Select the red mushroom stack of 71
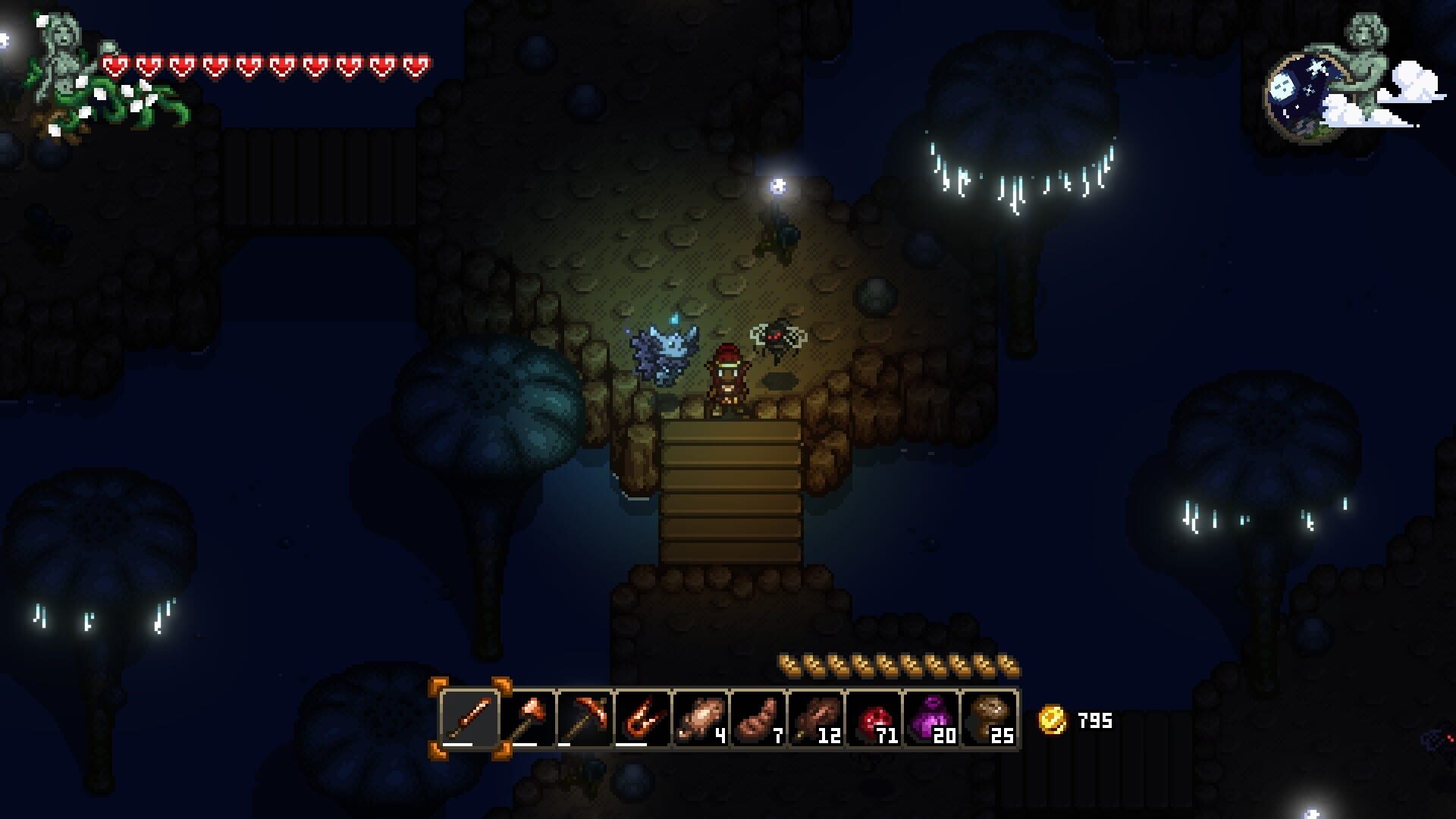1456x819 pixels. pos(874,718)
